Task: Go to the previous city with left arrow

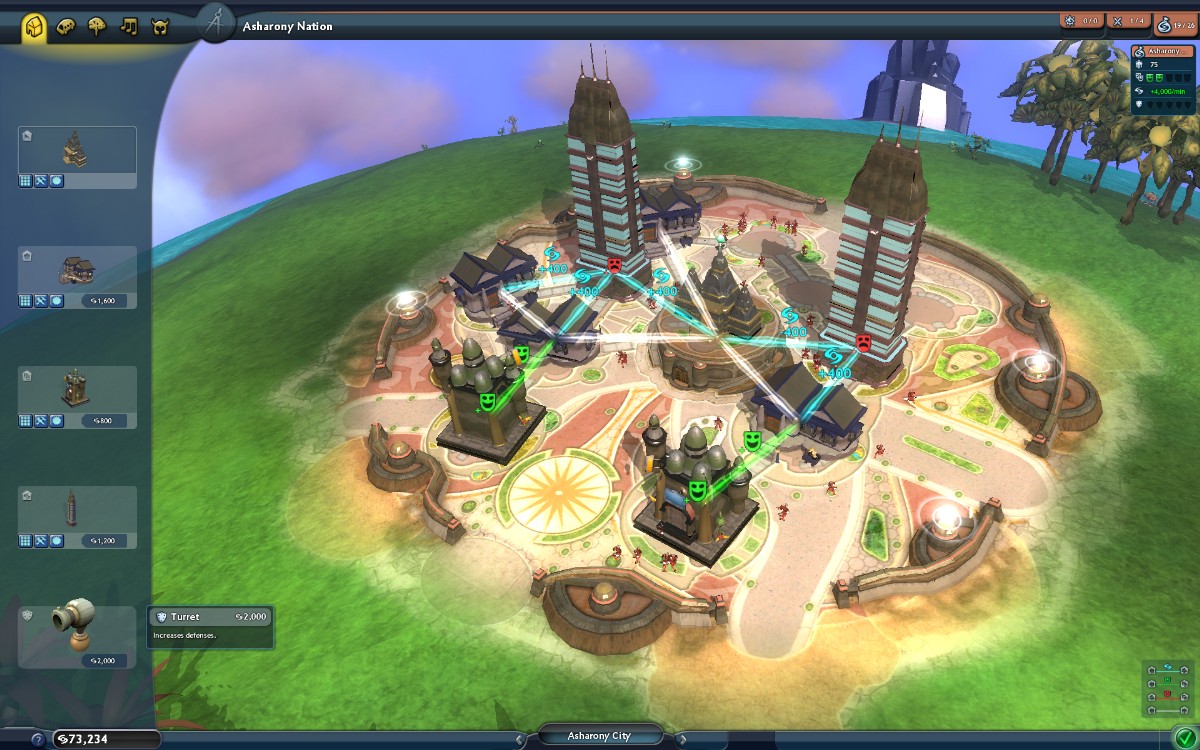Action: click(520, 739)
